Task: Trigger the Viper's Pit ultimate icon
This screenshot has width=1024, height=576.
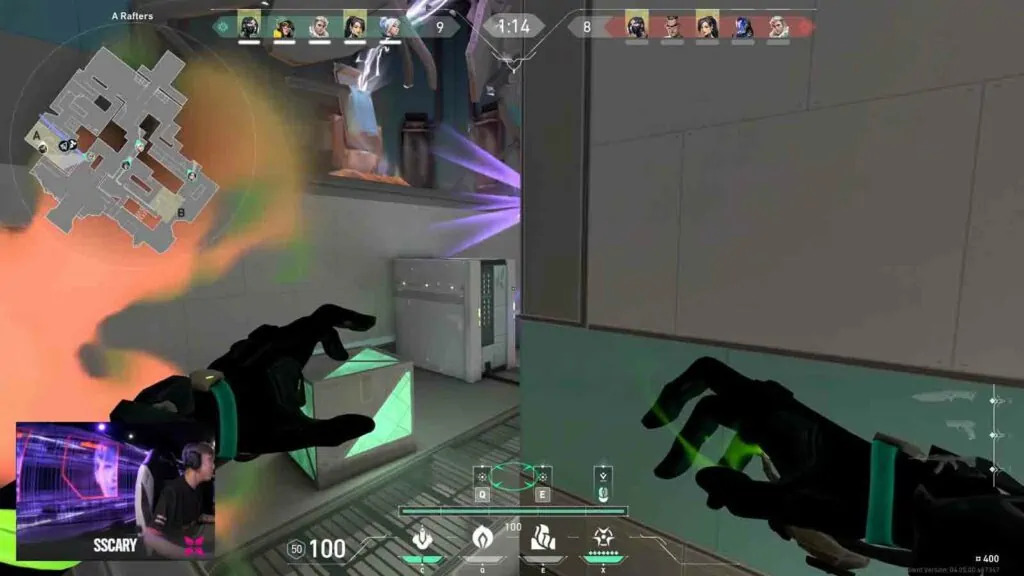Action: (x=603, y=539)
